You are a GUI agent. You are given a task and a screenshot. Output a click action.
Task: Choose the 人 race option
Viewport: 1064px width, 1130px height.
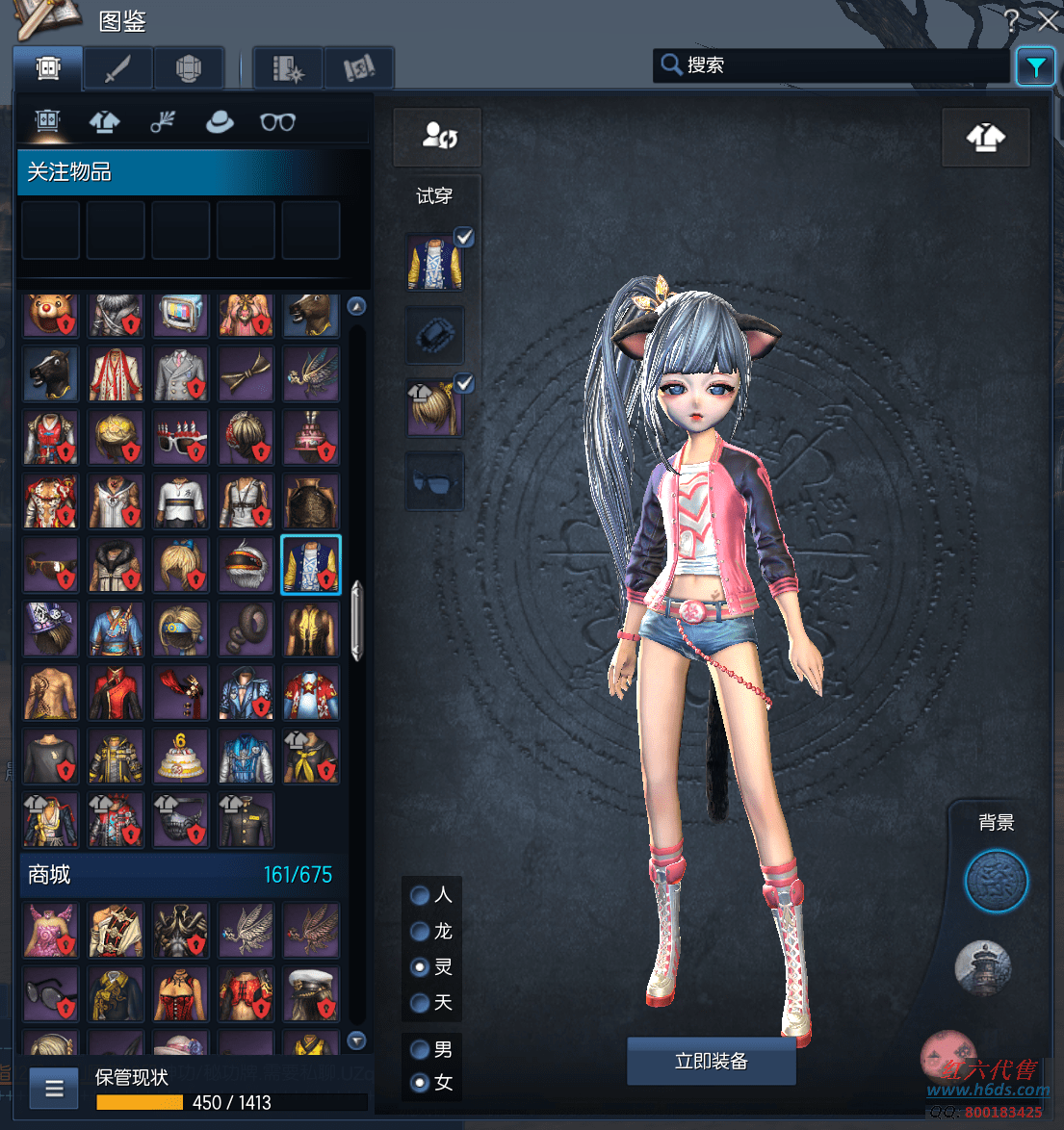[x=420, y=895]
